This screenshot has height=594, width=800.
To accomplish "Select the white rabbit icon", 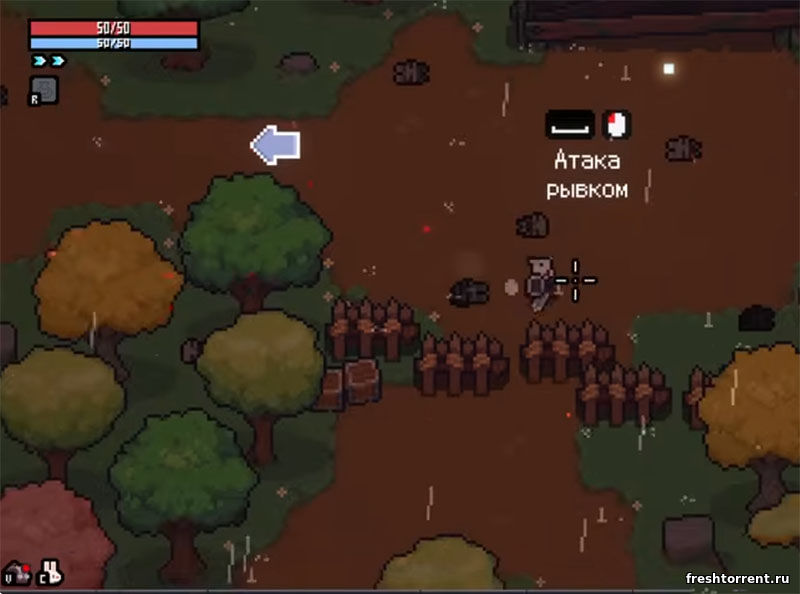I will click(51, 572).
